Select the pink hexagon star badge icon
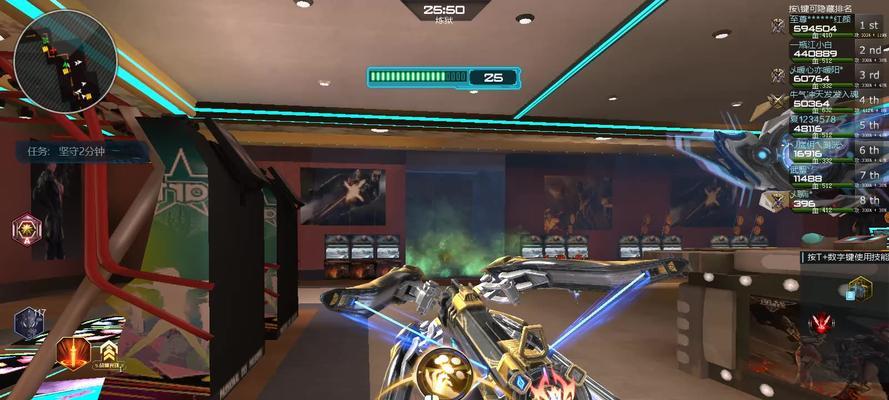The height and width of the screenshot is (400, 889). point(27,229)
